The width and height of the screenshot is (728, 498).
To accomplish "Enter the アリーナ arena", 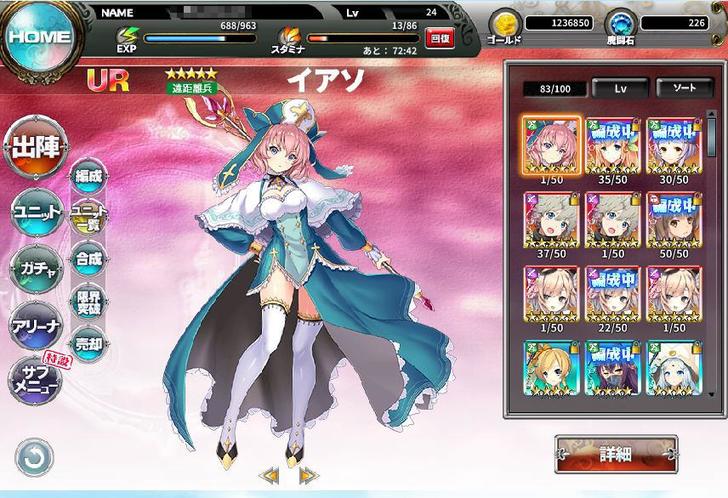I will [x=37, y=325].
